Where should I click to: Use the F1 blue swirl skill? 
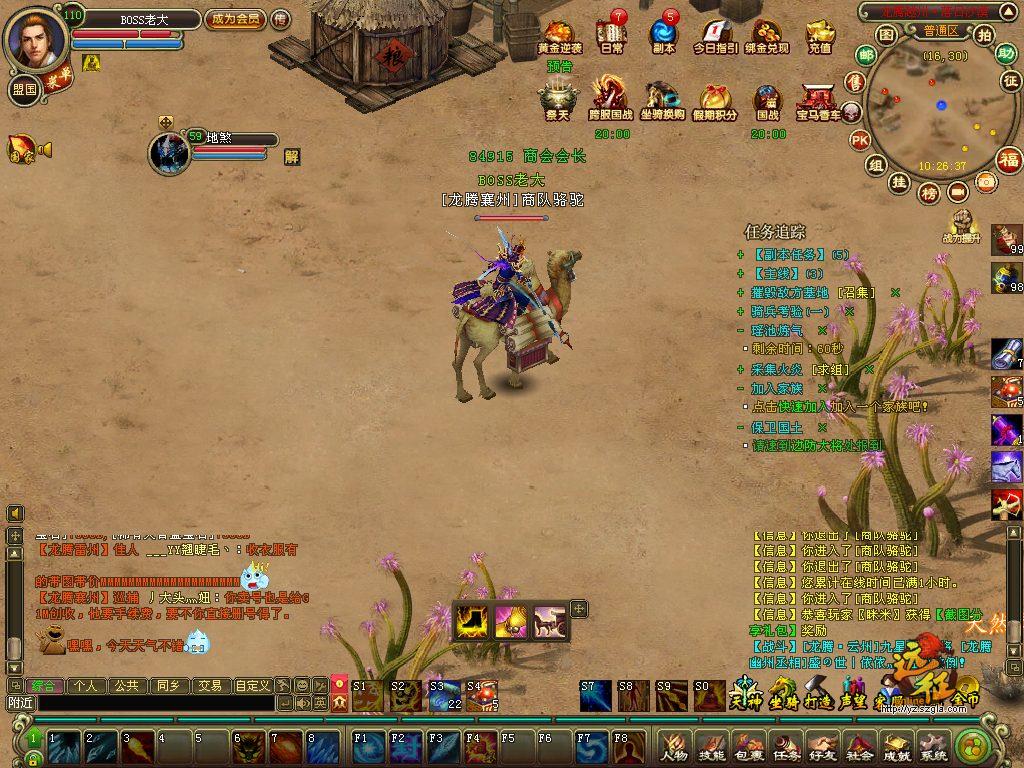(367, 745)
